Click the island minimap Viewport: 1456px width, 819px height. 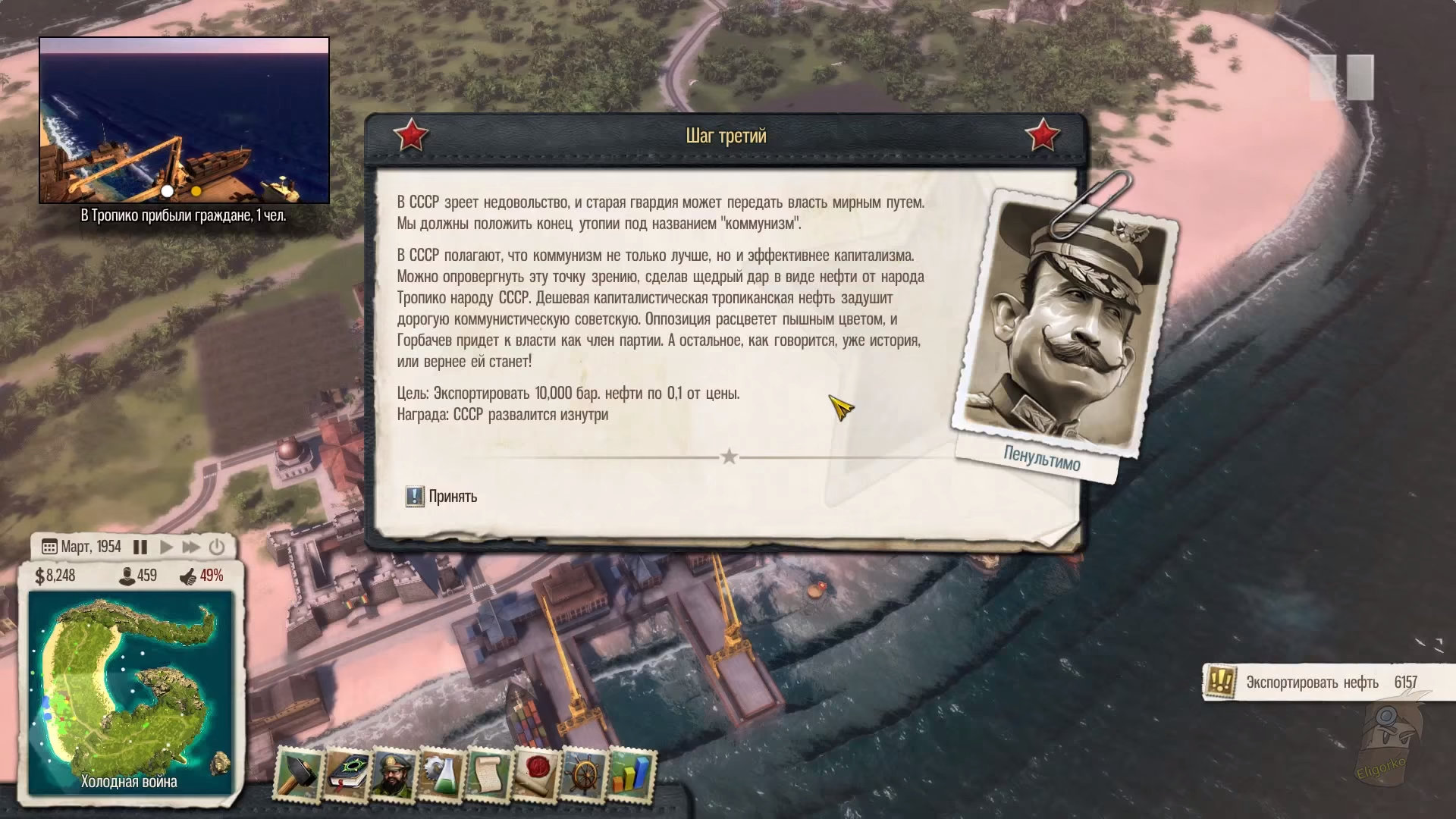point(129,686)
